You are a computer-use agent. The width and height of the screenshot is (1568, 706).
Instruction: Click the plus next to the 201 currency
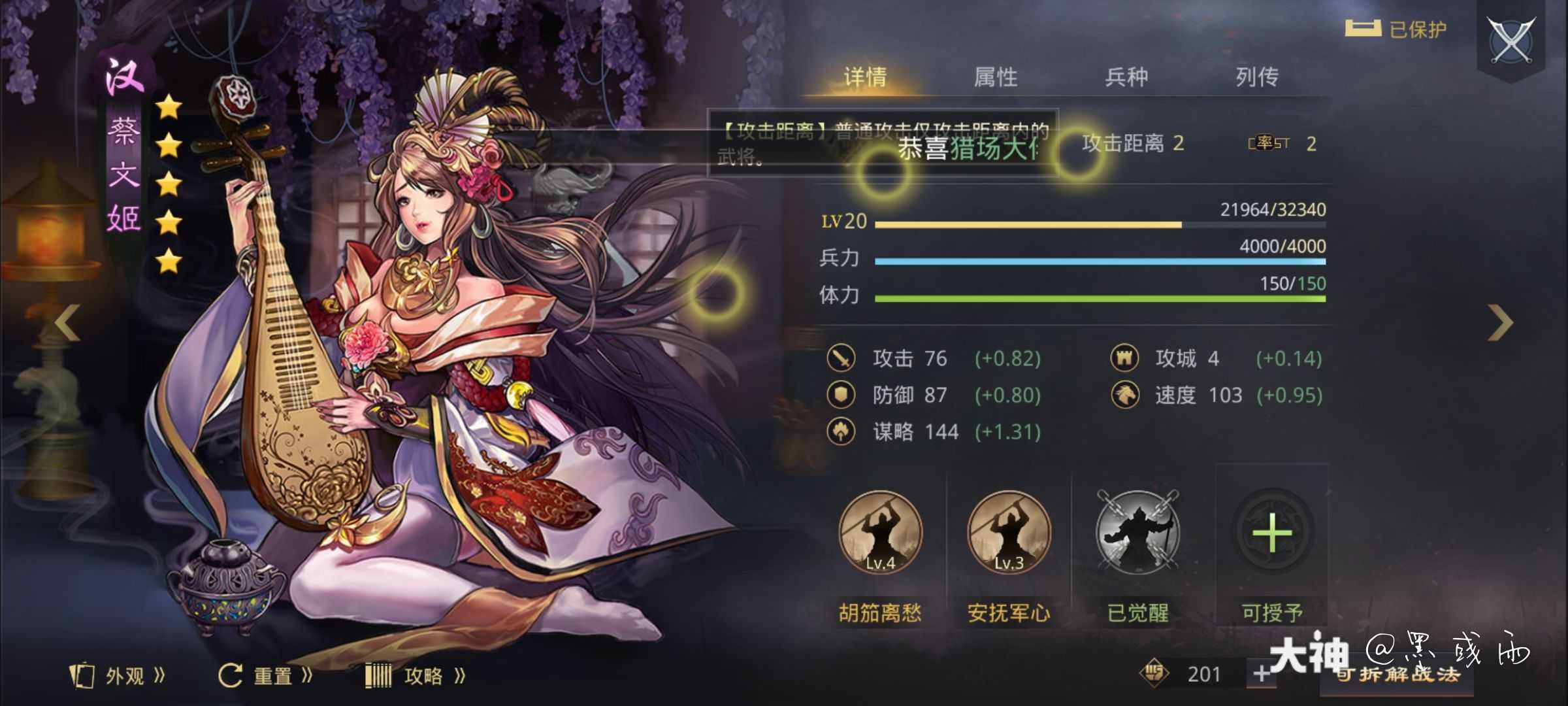pos(1263,673)
